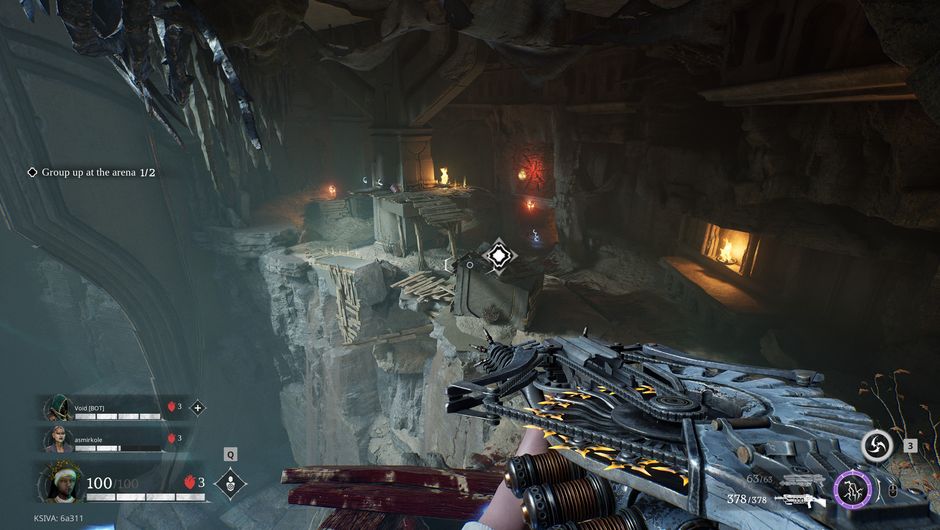
Task: Trigger the purple-ringed lightning ability
Action: pyautogui.click(x=853, y=489)
